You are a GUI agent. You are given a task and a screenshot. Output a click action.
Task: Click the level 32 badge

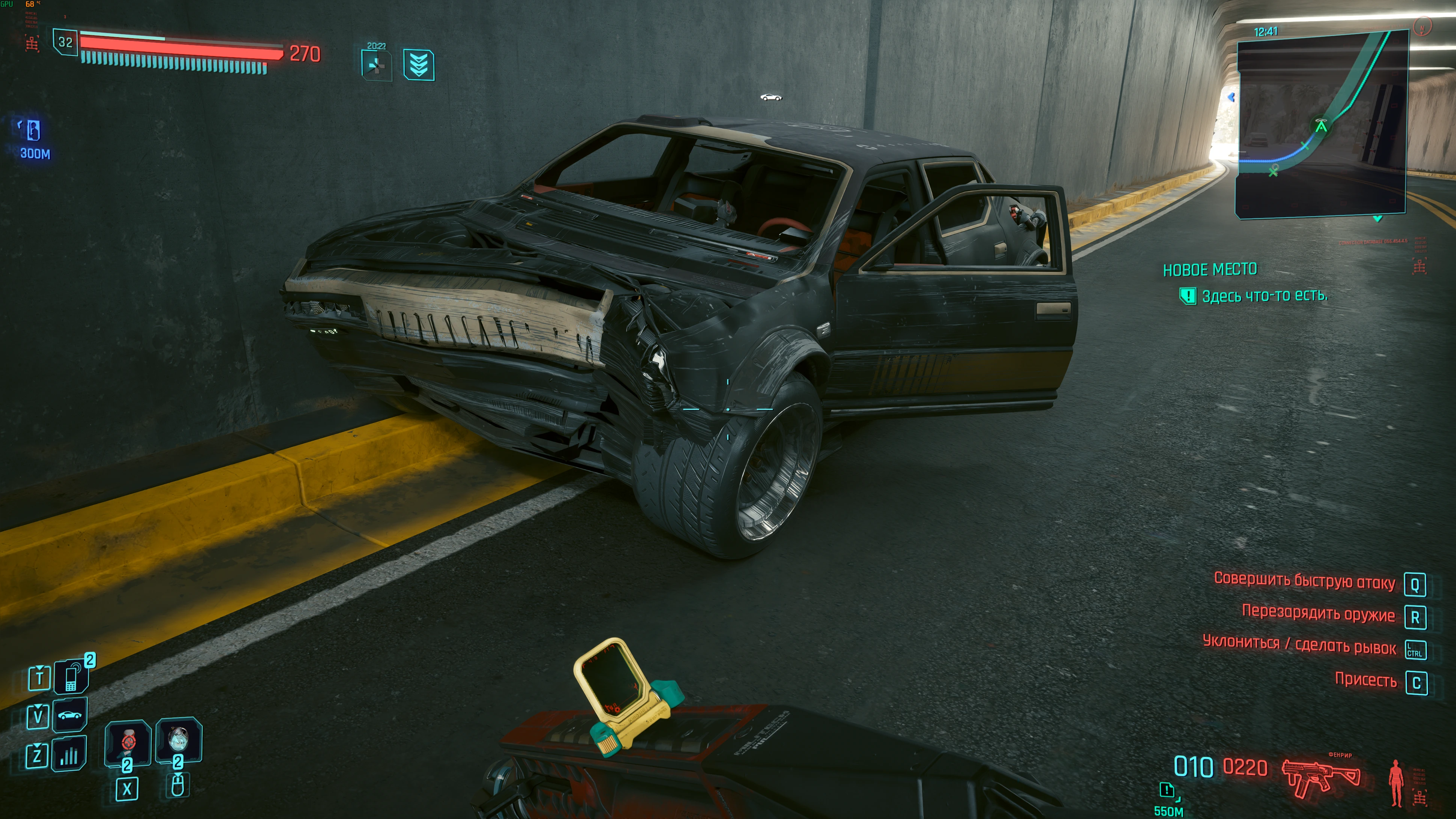pyautogui.click(x=66, y=42)
